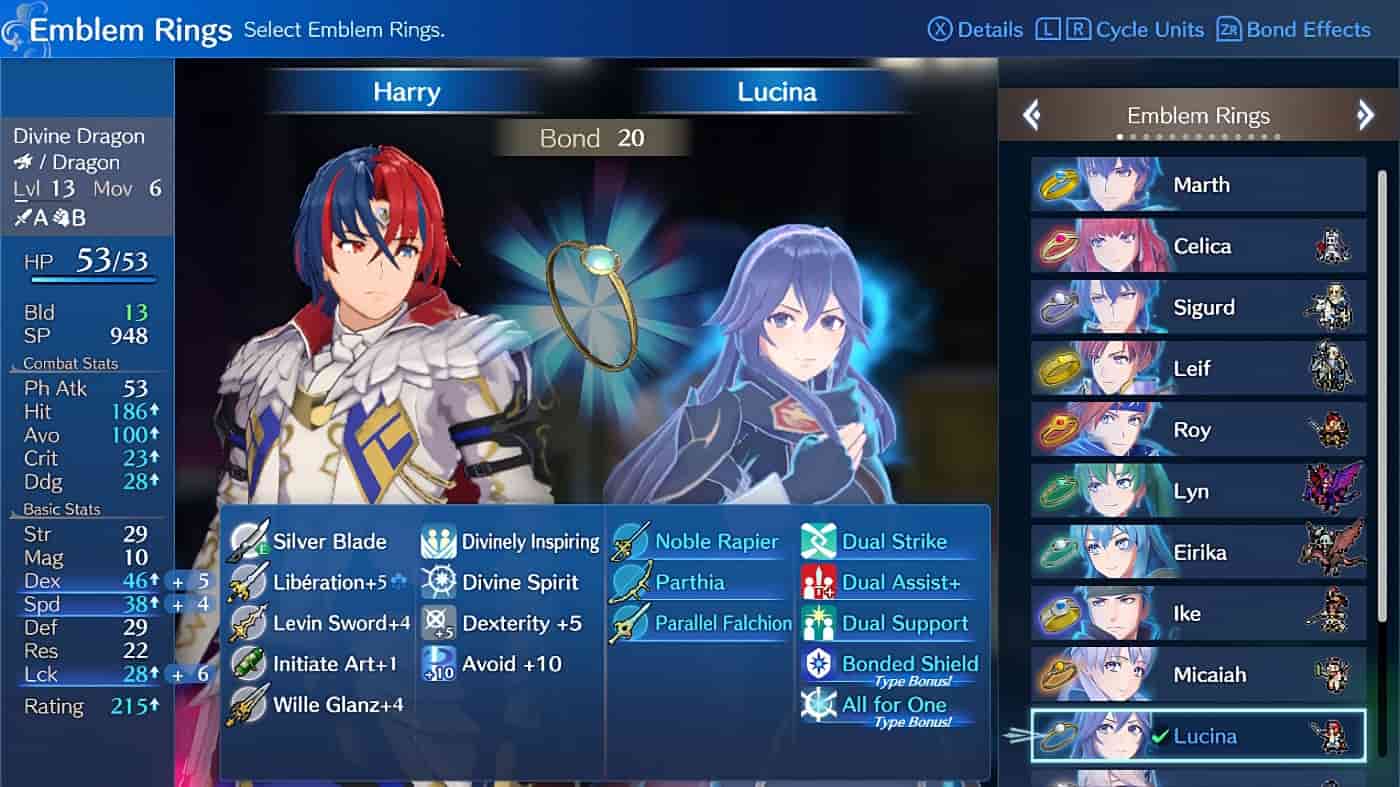The width and height of the screenshot is (1400, 787).
Task: Open the next Emblem Rings page
Action: (1365, 115)
